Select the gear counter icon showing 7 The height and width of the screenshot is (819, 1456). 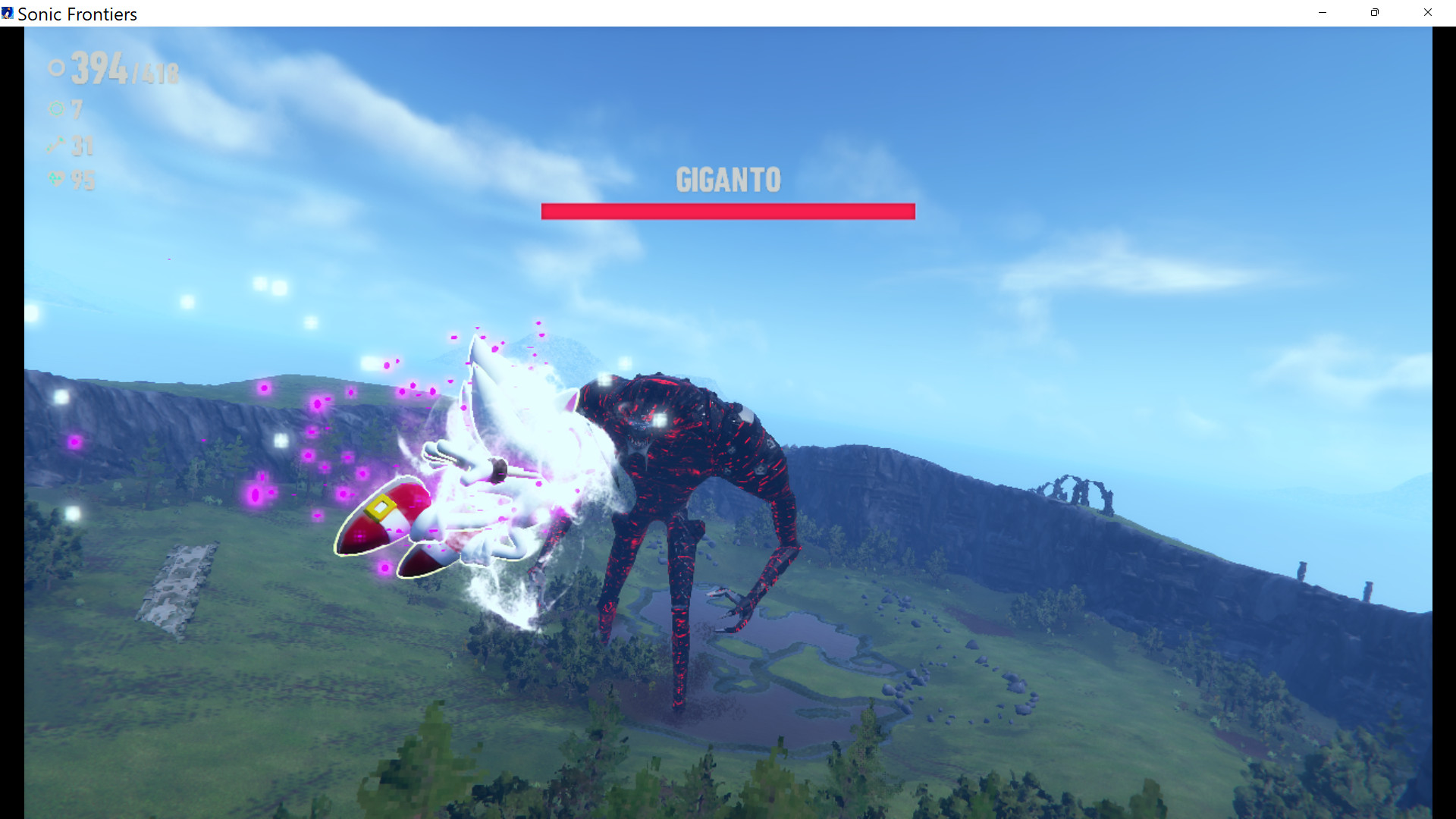click(x=56, y=109)
